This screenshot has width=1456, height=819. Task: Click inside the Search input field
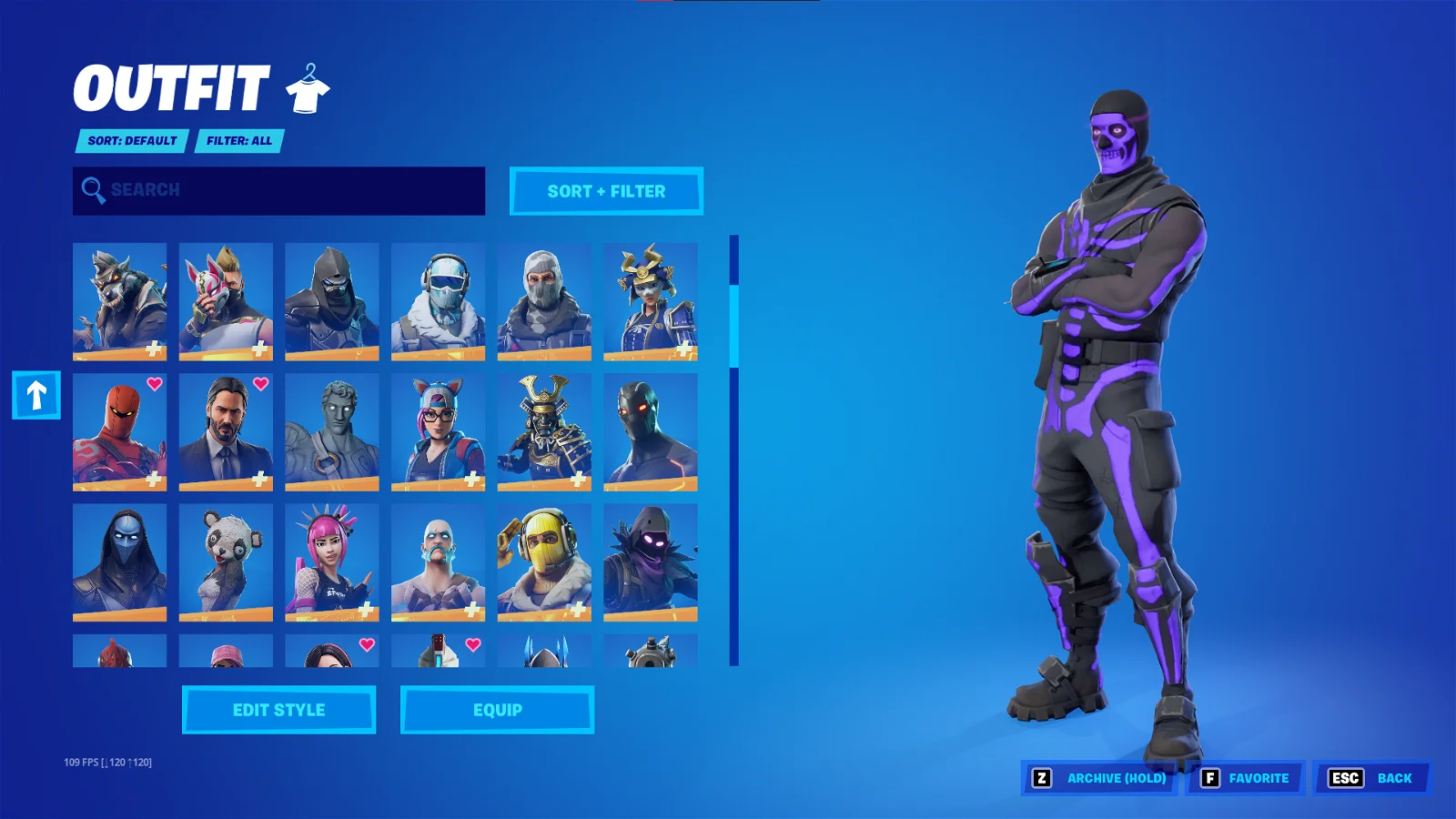coord(273,190)
